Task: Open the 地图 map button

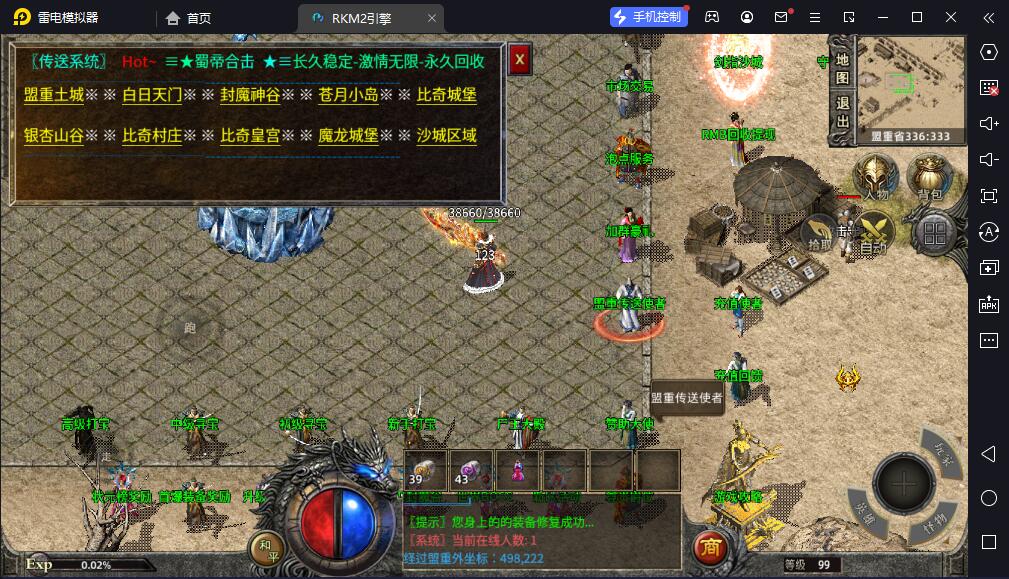Action: (x=842, y=66)
